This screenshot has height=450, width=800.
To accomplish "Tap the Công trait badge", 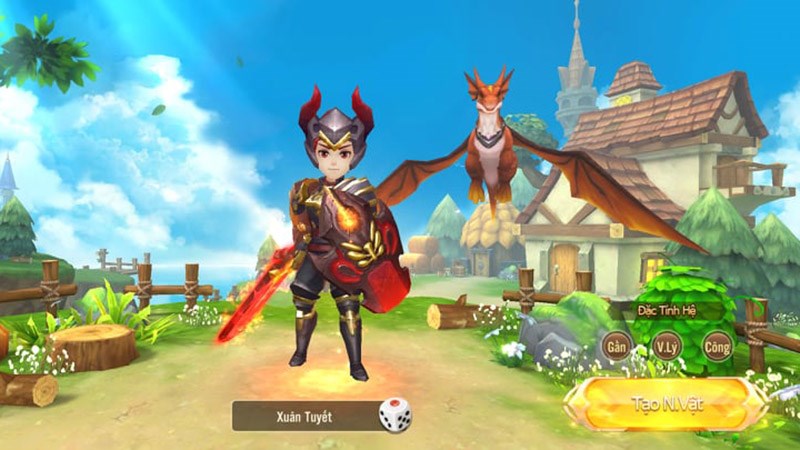I will point(716,346).
